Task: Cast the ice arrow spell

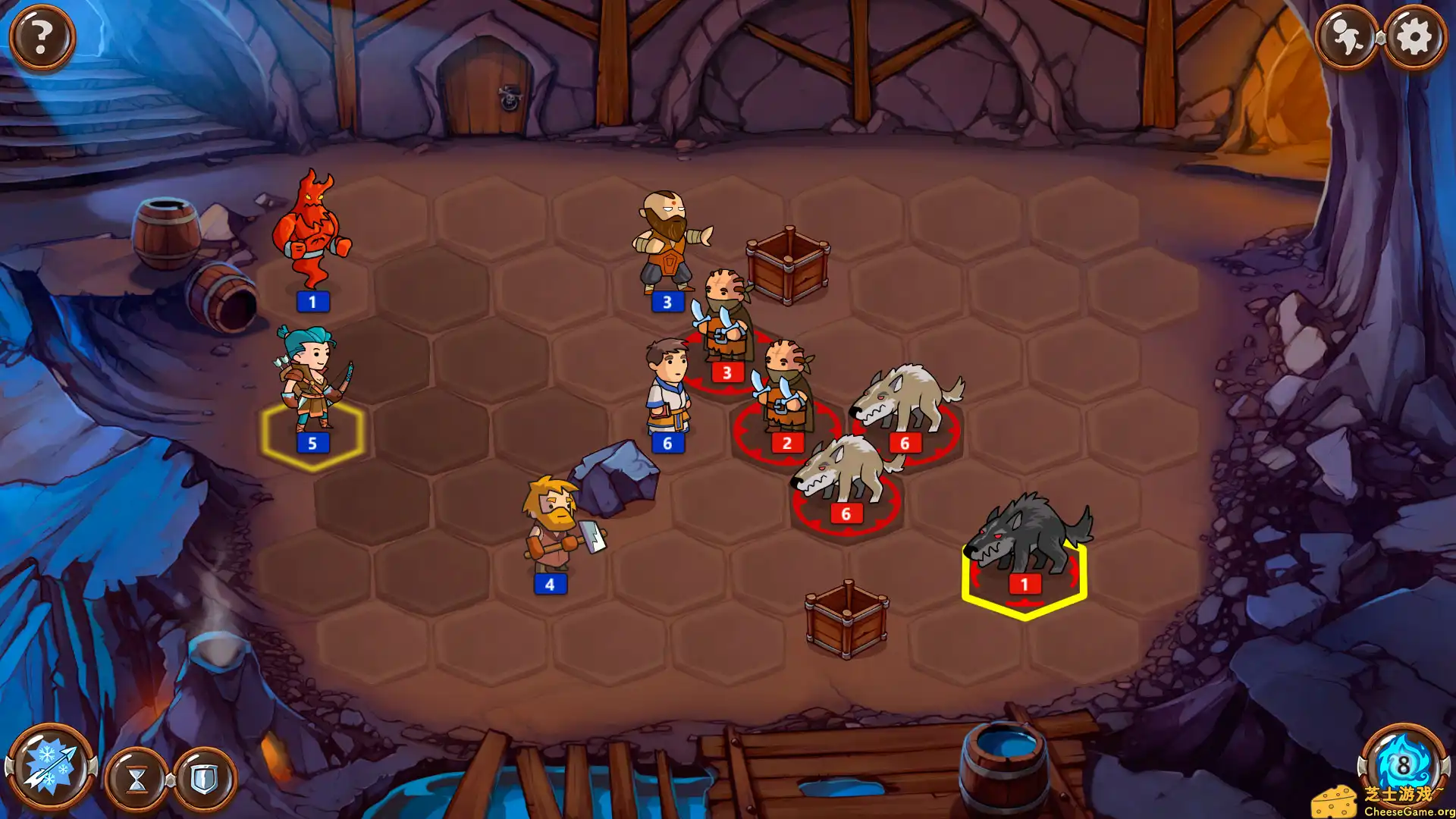Action: (x=52, y=767)
